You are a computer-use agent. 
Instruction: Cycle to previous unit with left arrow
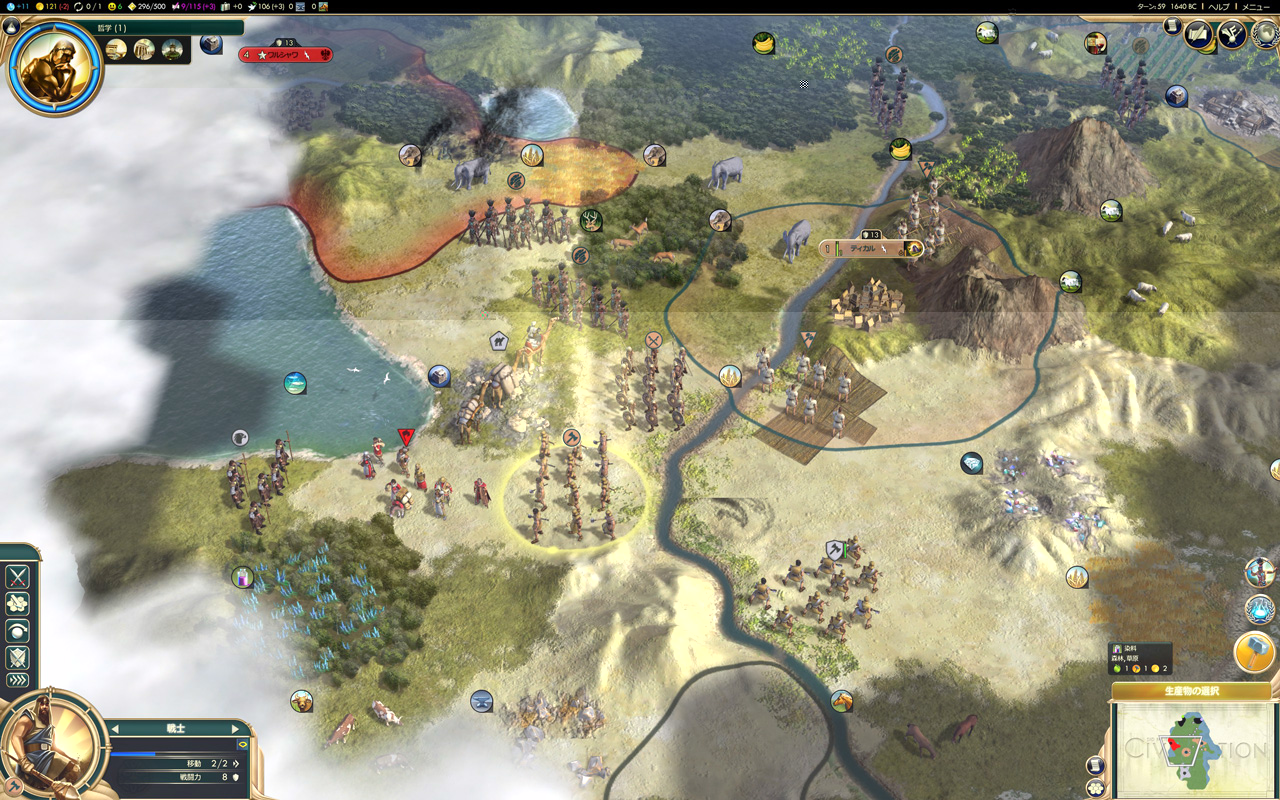pos(115,729)
